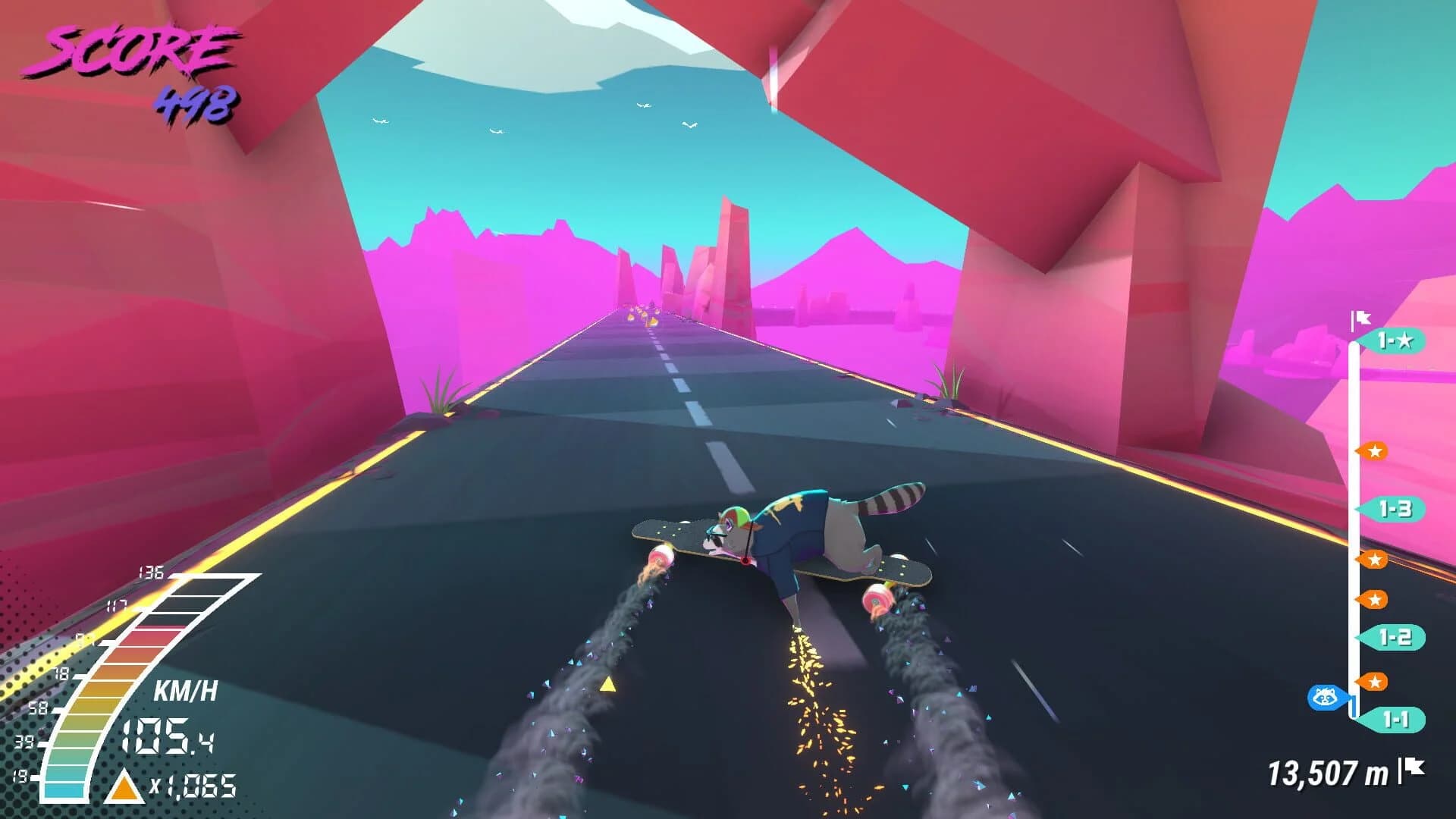Click the yellow triangle pickup on the road
The width and height of the screenshot is (1456, 819).
(607, 686)
